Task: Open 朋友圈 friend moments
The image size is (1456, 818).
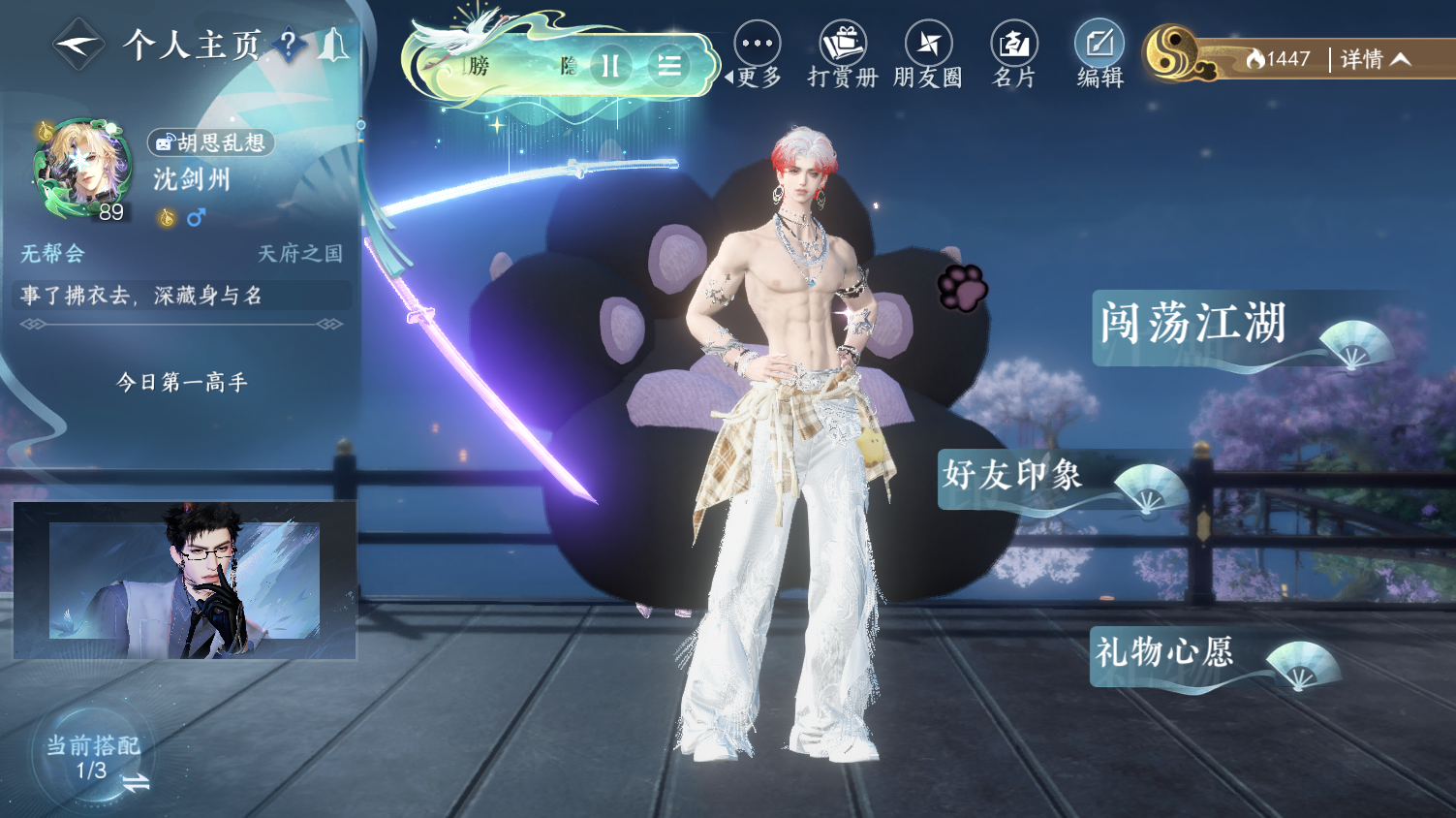Action: point(928,55)
